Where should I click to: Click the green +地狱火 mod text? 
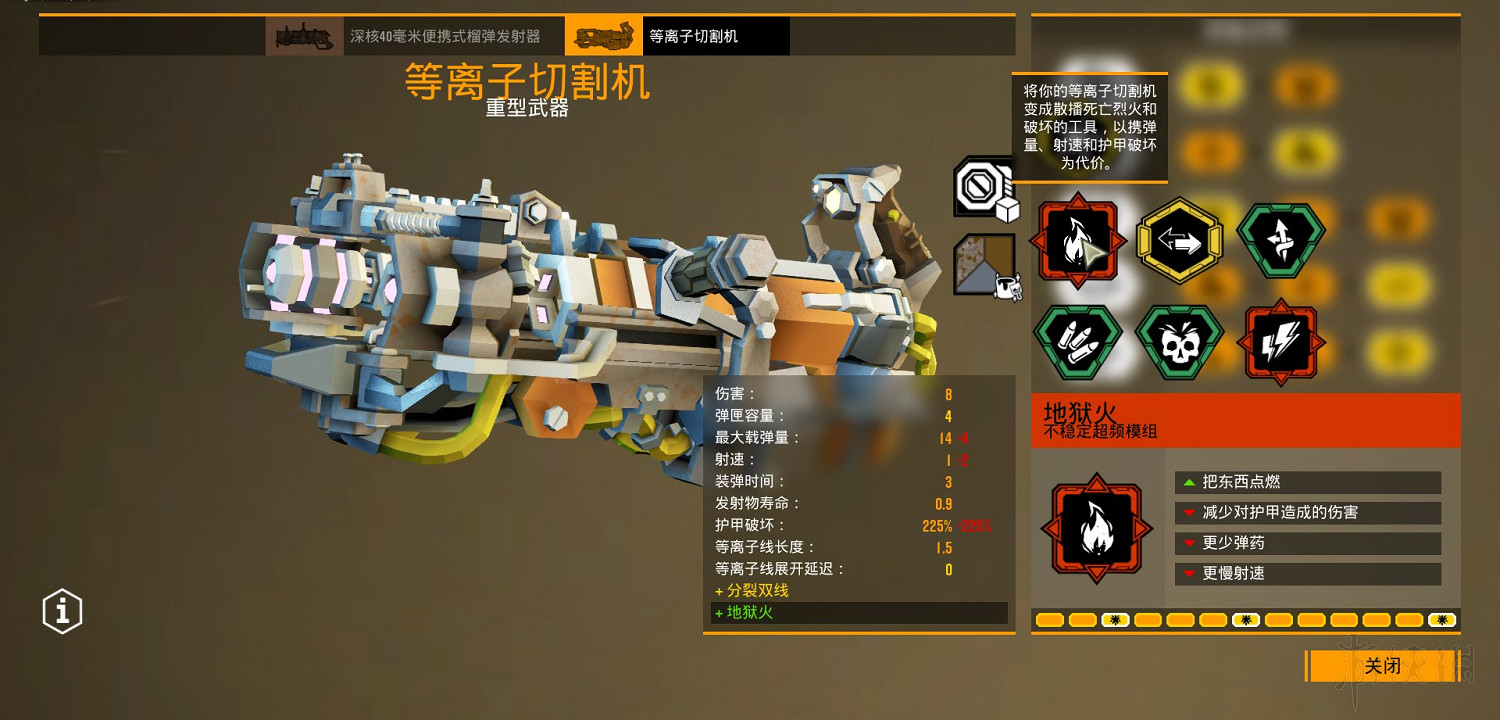tap(744, 613)
